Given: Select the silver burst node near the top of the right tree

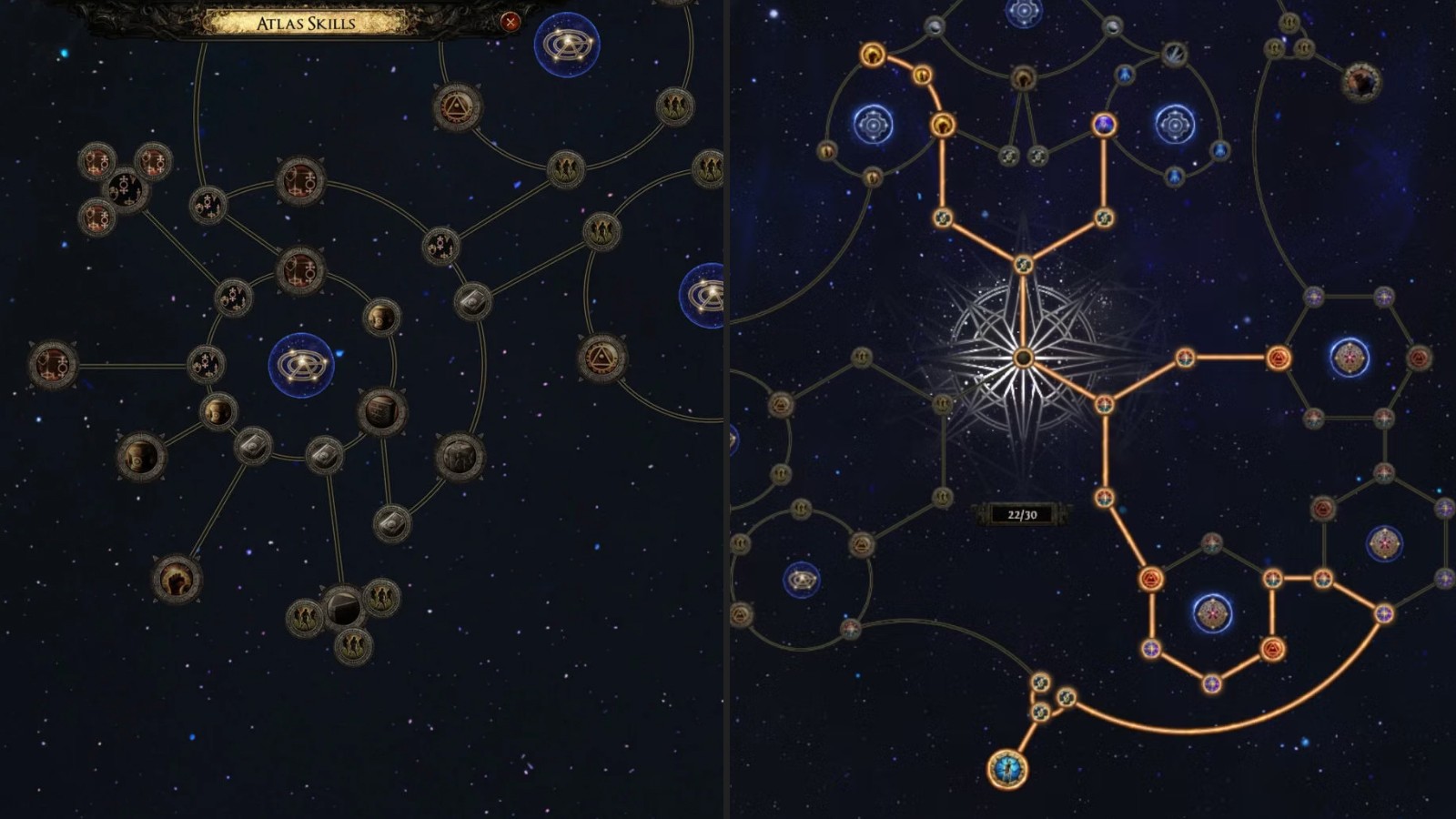Looking at the screenshot, I should (x=1175, y=54).
